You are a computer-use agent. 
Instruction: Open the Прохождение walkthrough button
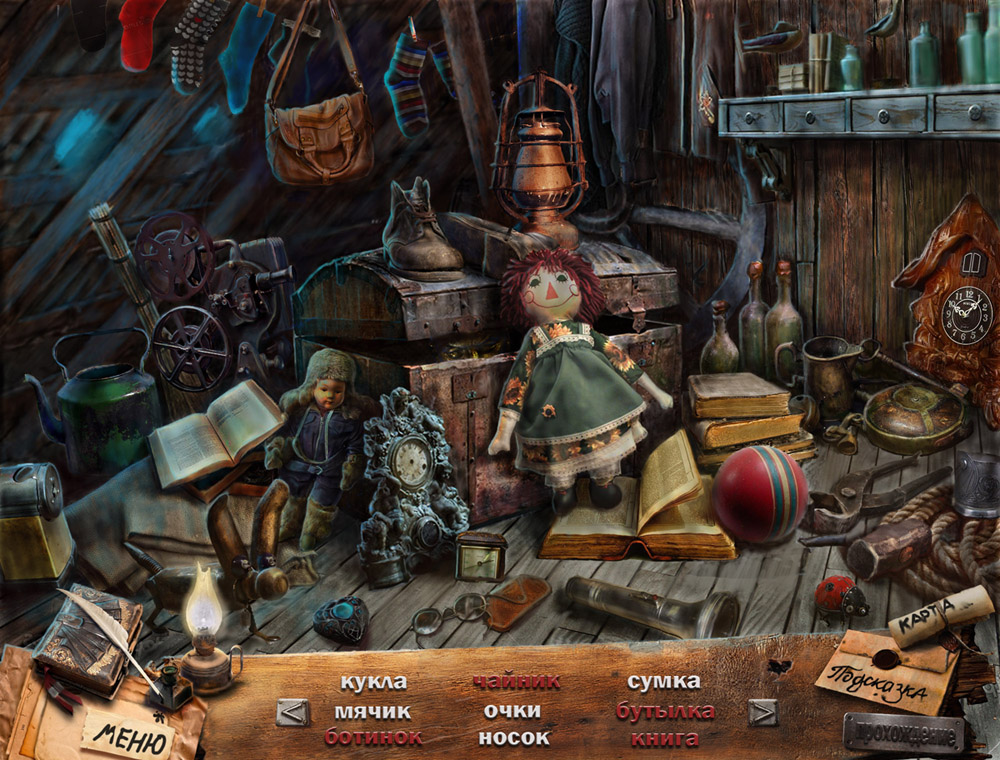[903, 733]
